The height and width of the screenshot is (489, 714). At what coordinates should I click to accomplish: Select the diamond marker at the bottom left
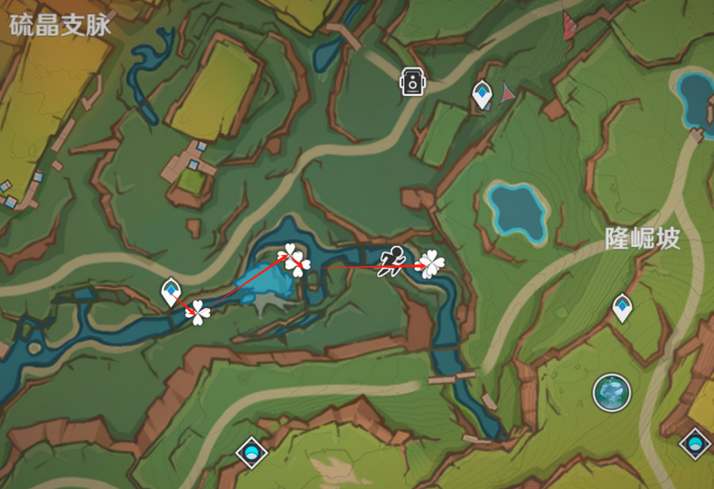point(250,453)
